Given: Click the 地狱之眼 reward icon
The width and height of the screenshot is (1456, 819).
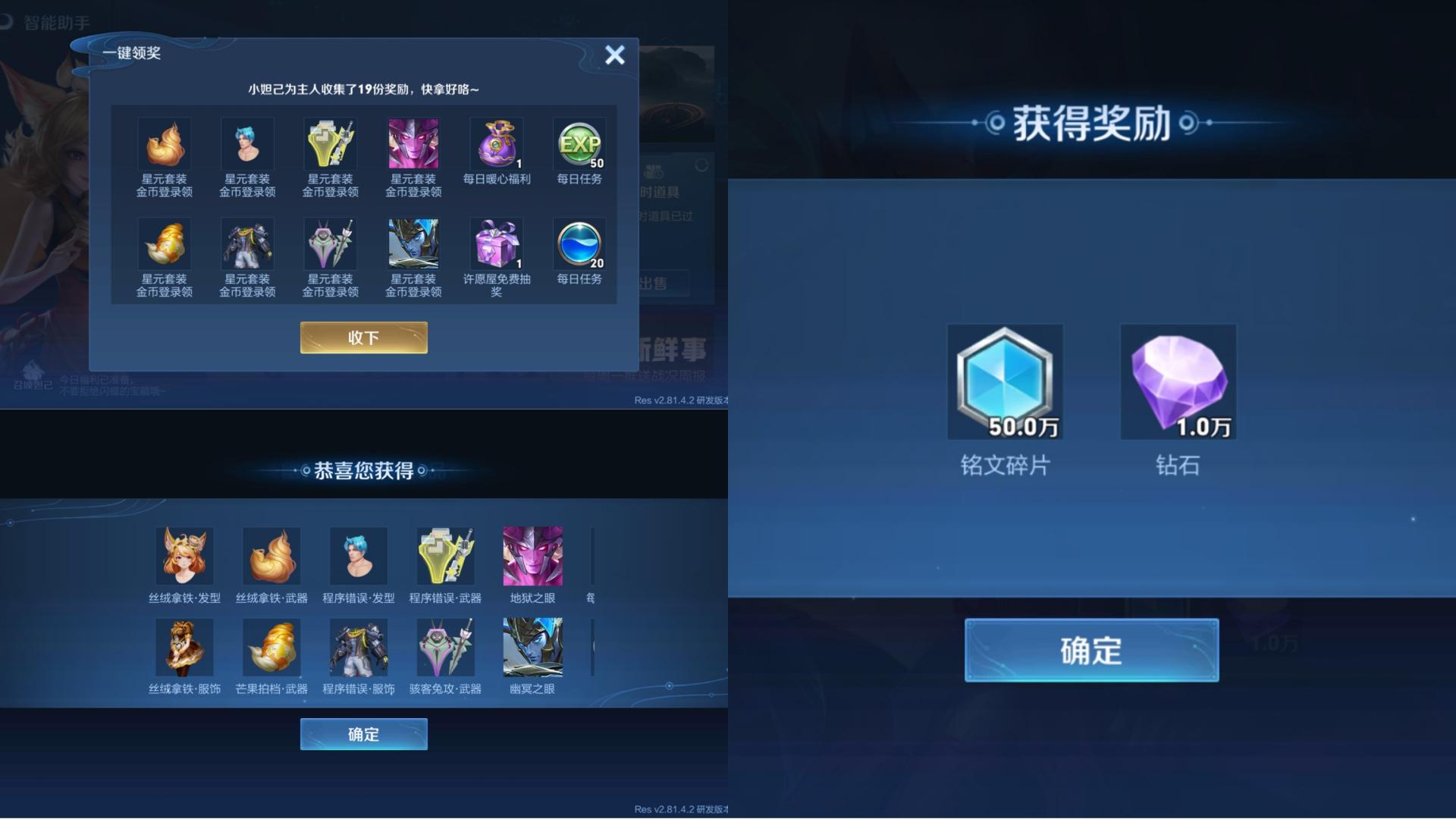Looking at the screenshot, I should [532, 555].
